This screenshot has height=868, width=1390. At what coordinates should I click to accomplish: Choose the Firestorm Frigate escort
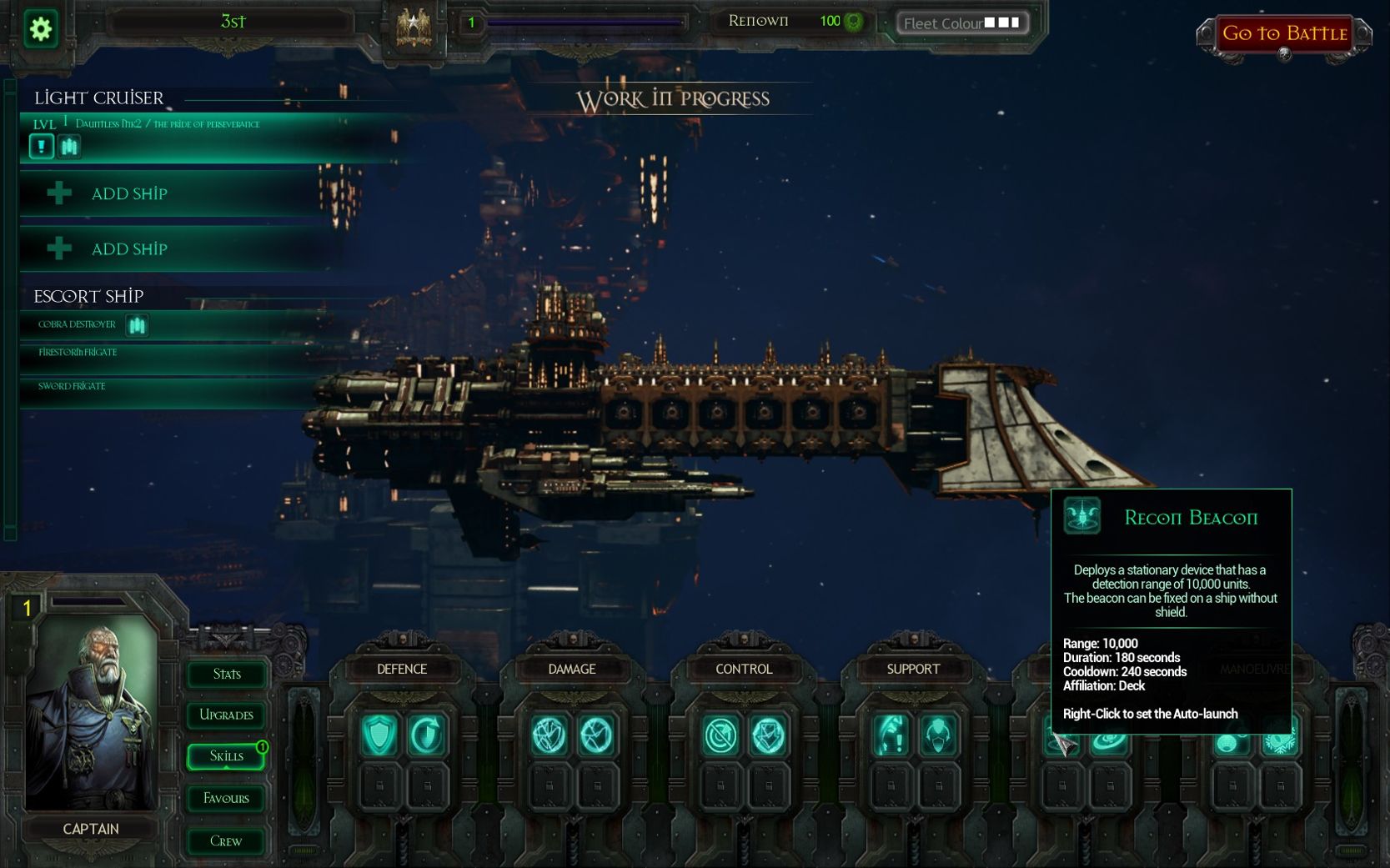tap(78, 353)
